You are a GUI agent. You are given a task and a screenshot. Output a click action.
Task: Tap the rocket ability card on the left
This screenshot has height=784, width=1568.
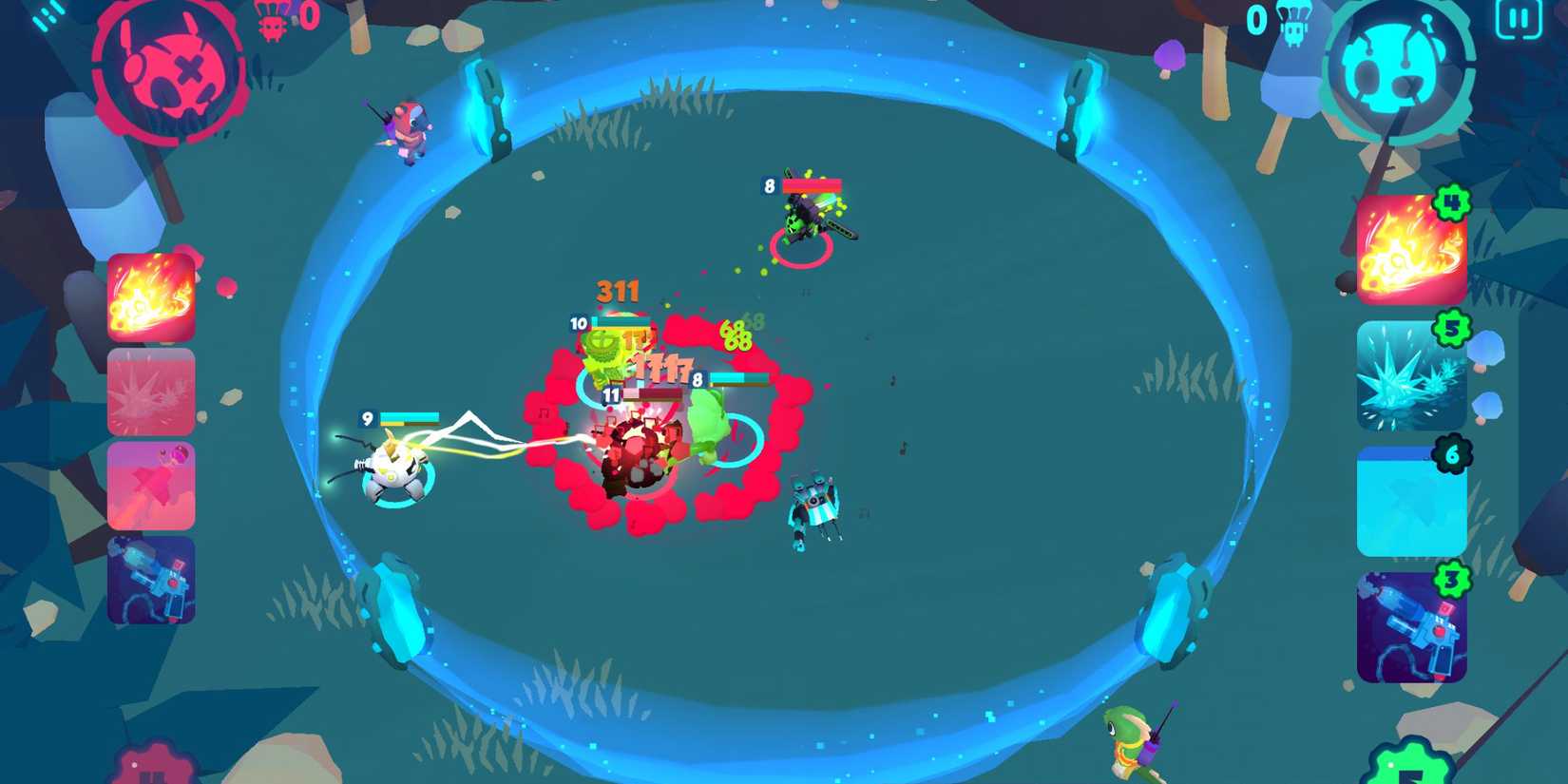coord(151,485)
